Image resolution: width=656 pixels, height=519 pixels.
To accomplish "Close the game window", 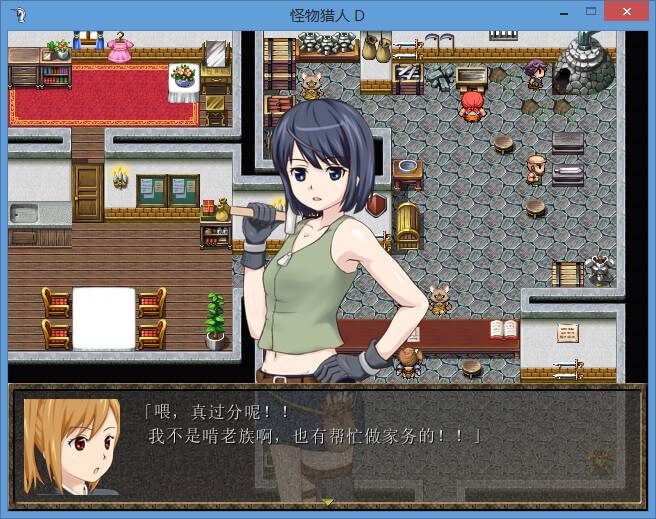I will [627, 11].
